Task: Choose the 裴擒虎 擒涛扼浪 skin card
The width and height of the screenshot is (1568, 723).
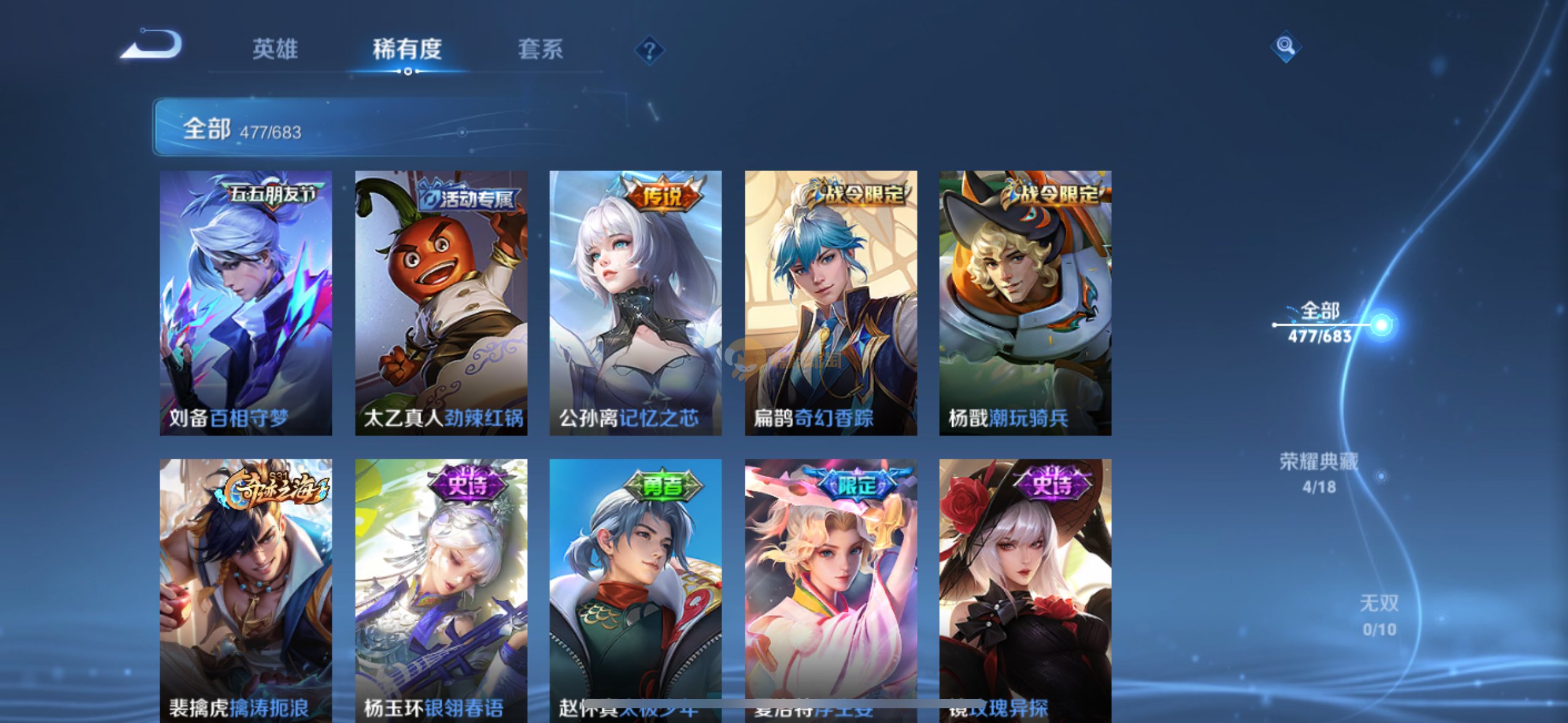Action: click(245, 589)
